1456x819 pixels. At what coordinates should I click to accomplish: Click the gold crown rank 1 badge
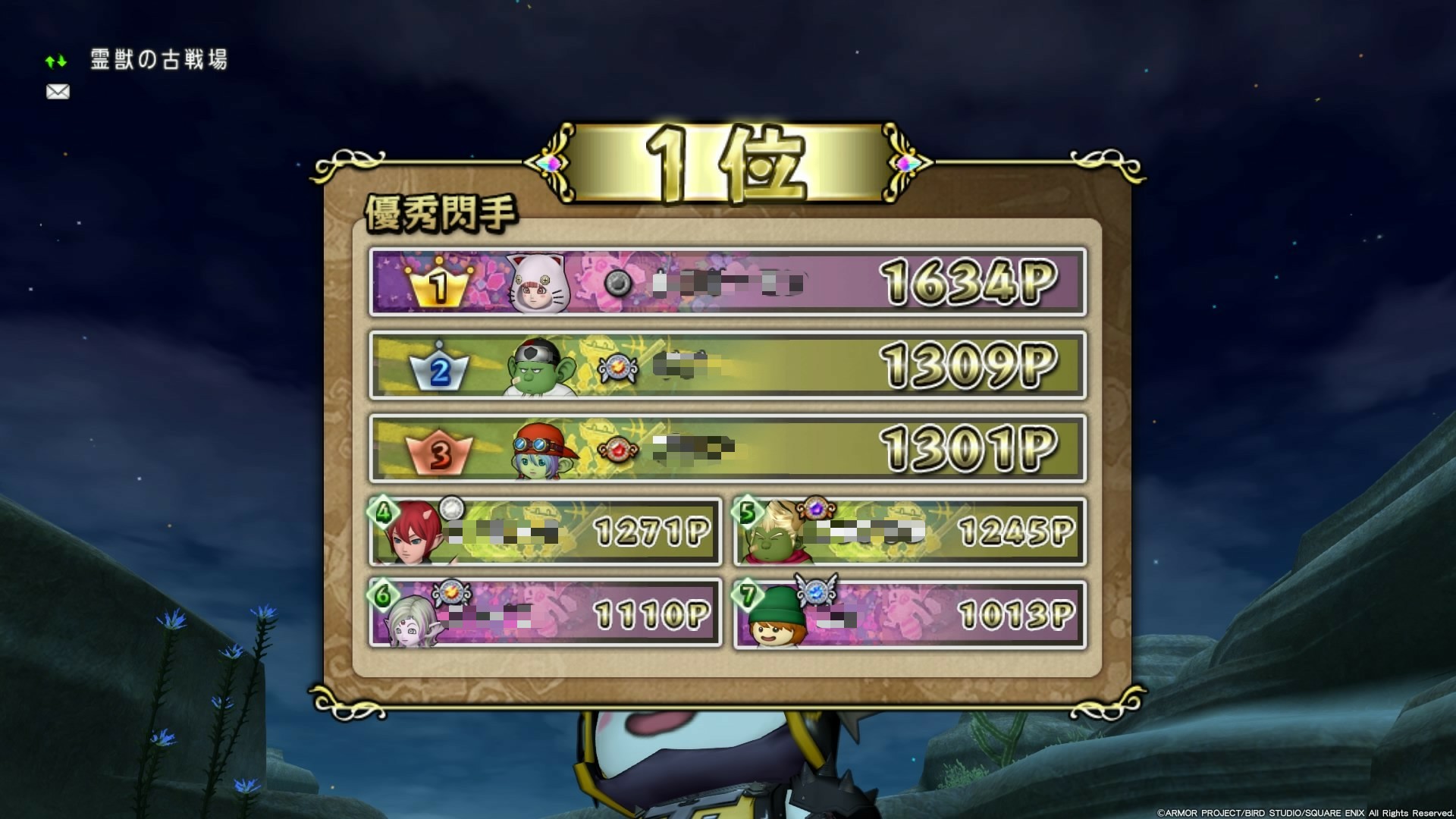coord(438,287)
